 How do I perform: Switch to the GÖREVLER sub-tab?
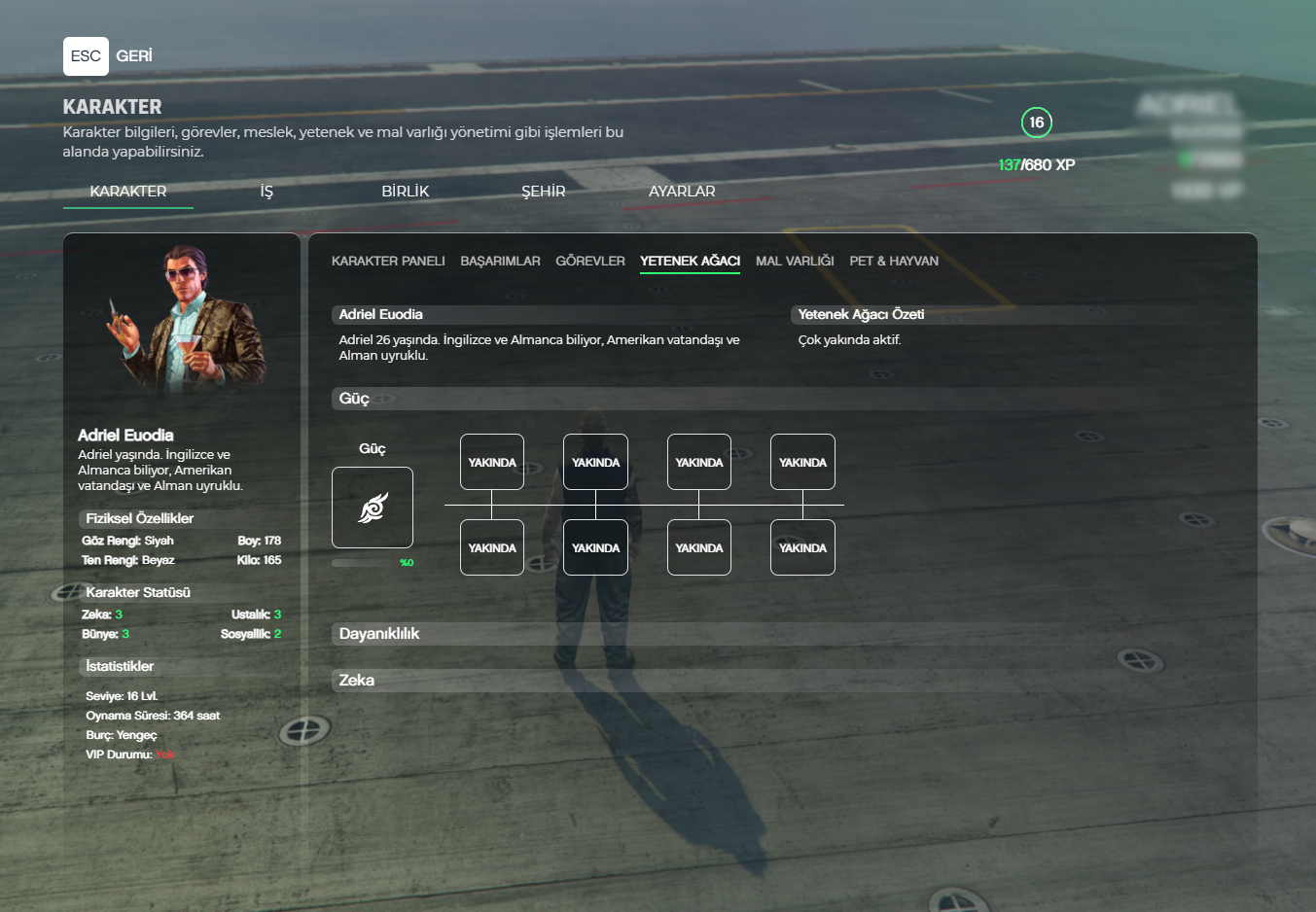tap(590, 261)
